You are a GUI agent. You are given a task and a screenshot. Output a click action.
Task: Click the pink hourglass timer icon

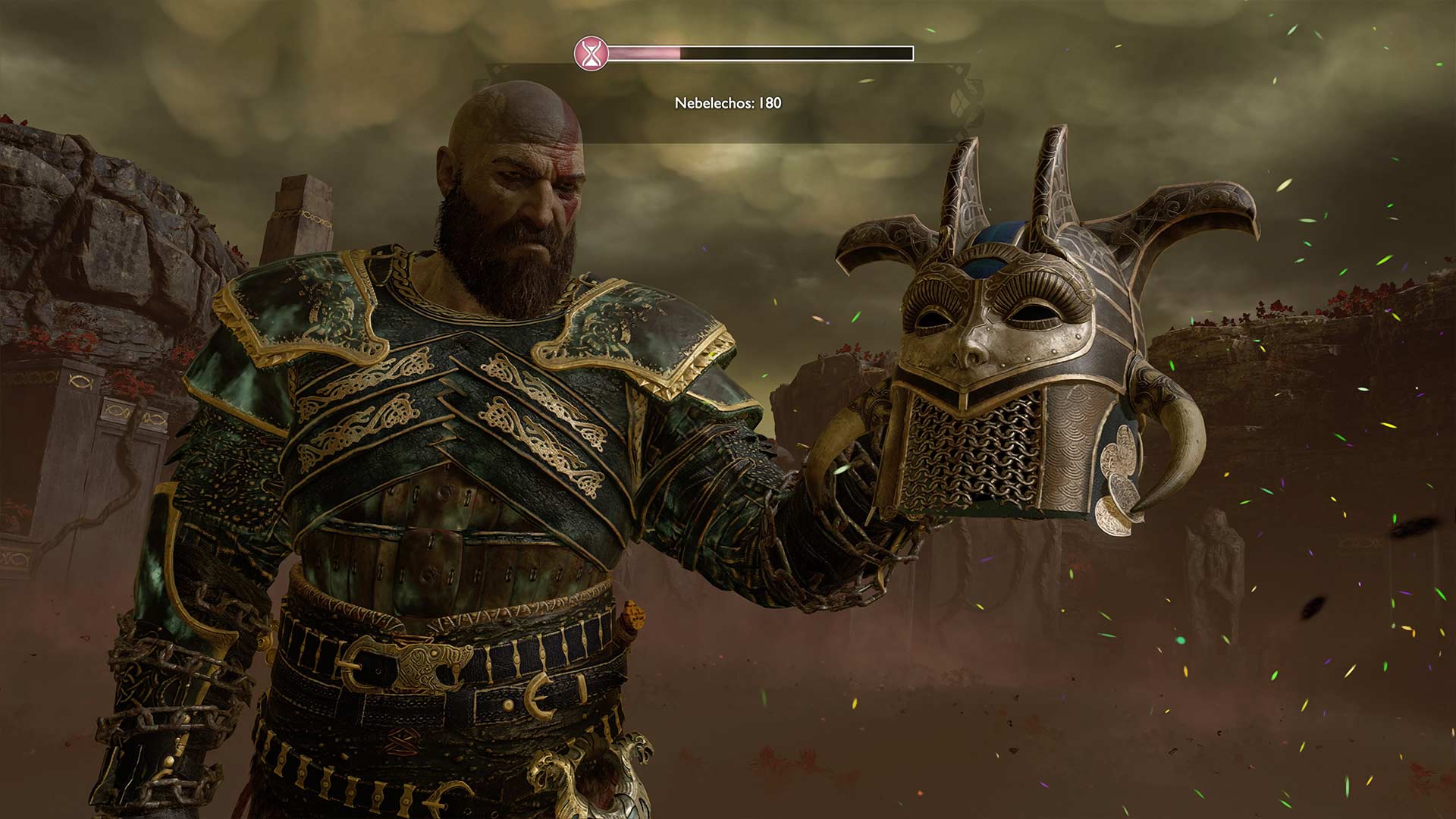[590, 53]
